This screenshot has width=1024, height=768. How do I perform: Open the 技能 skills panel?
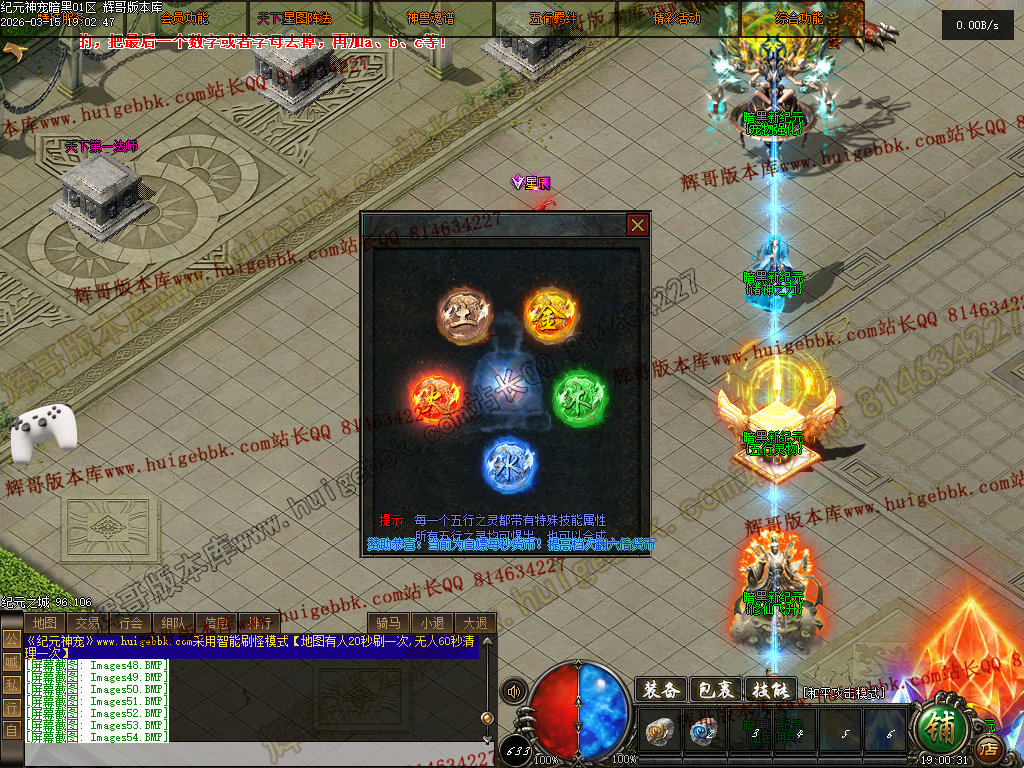click(770, 690)
